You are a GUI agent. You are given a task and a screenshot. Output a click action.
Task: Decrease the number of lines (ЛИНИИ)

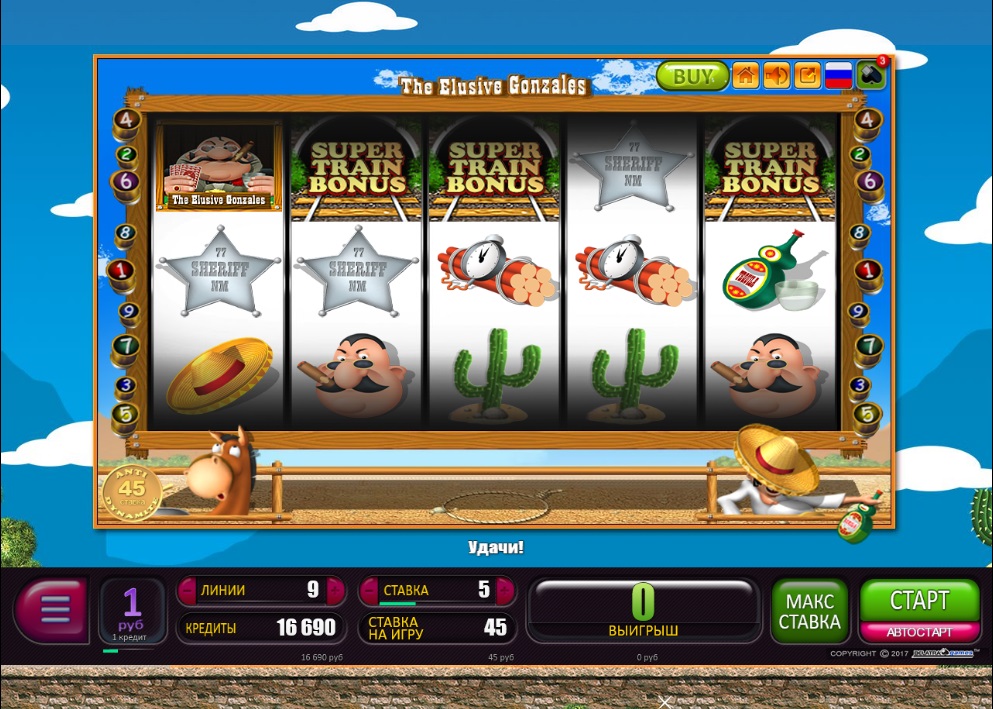[x=187, y=590]
